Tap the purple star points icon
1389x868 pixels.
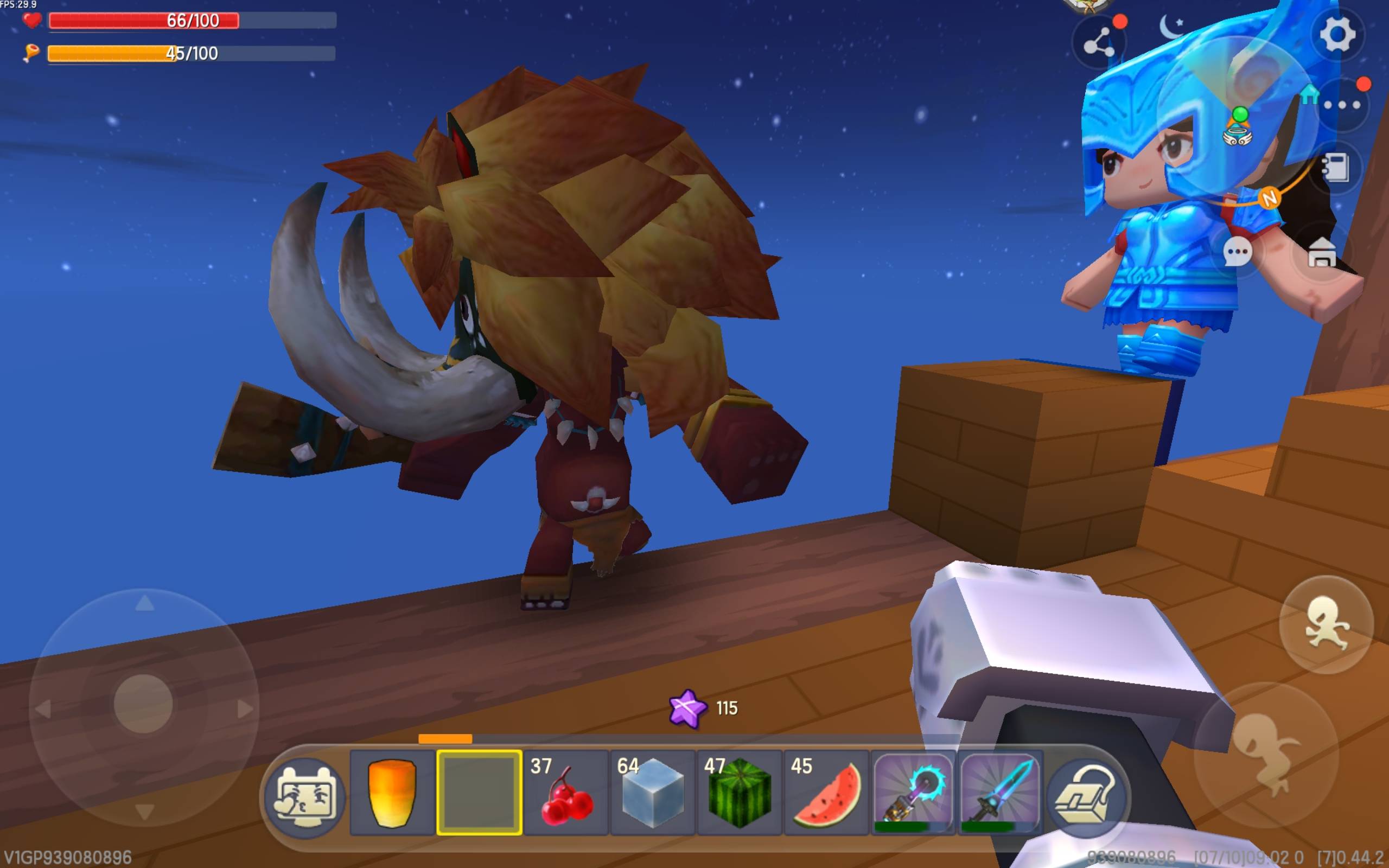tap(687, 709)
